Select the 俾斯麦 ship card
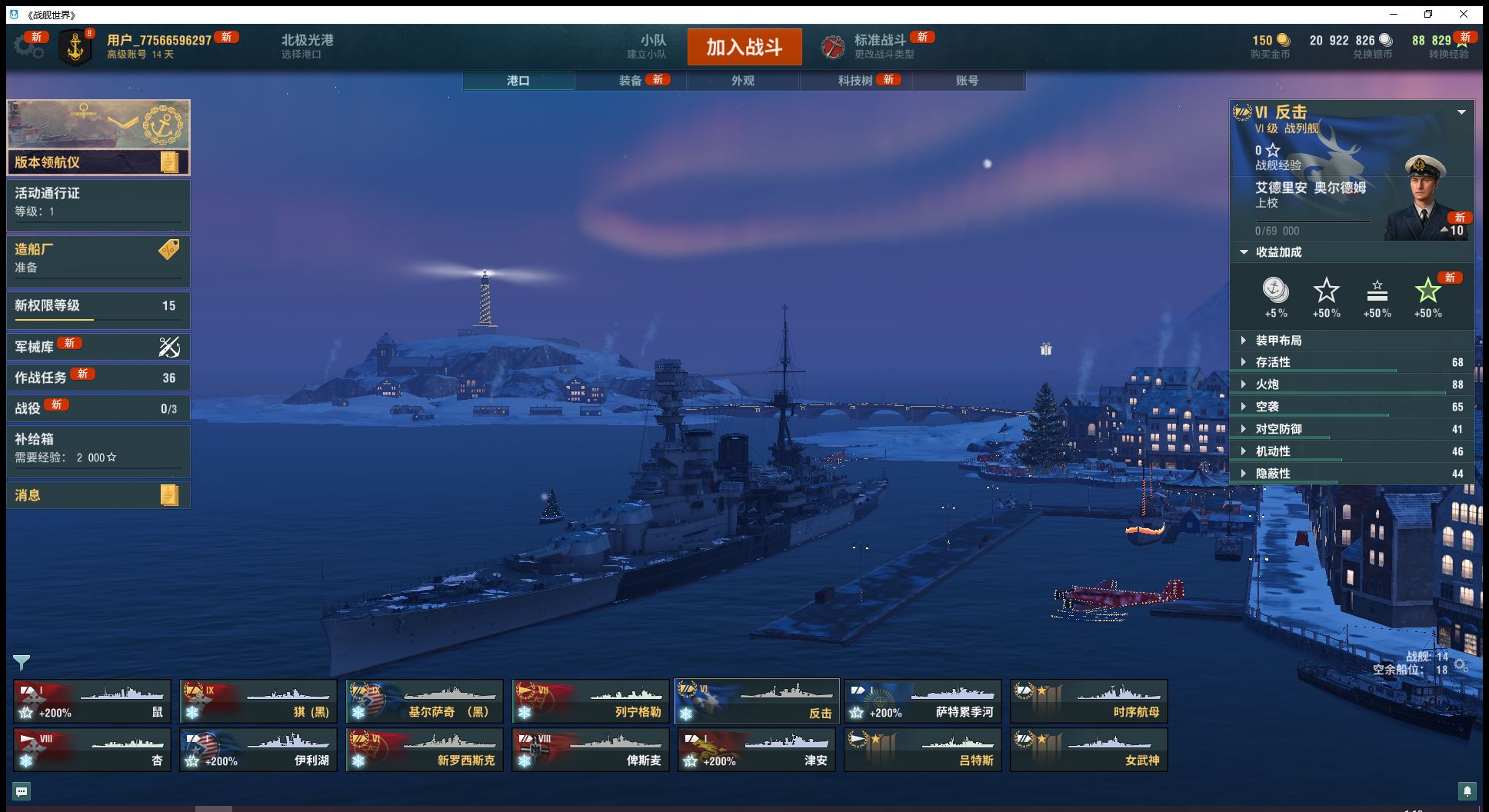The image size is (1489, 812). coord(591,750)
